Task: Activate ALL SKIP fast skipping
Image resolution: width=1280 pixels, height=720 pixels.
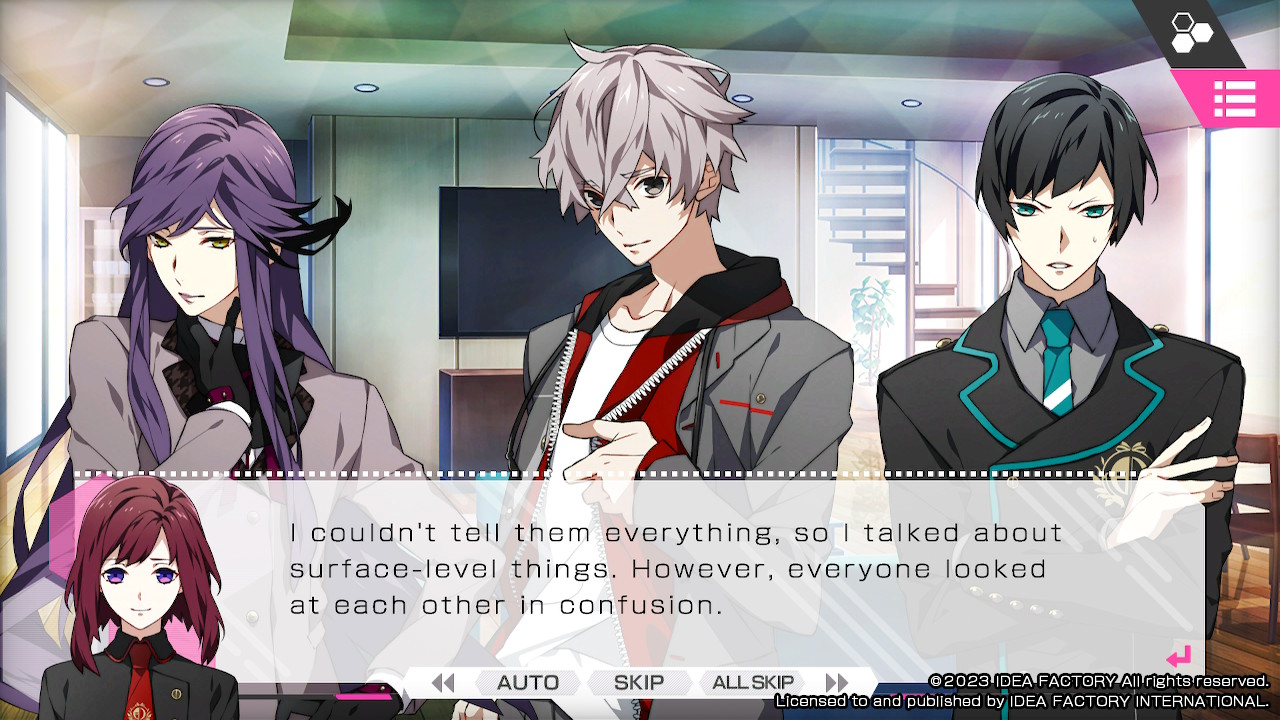Action: click(x=749, y=682)
